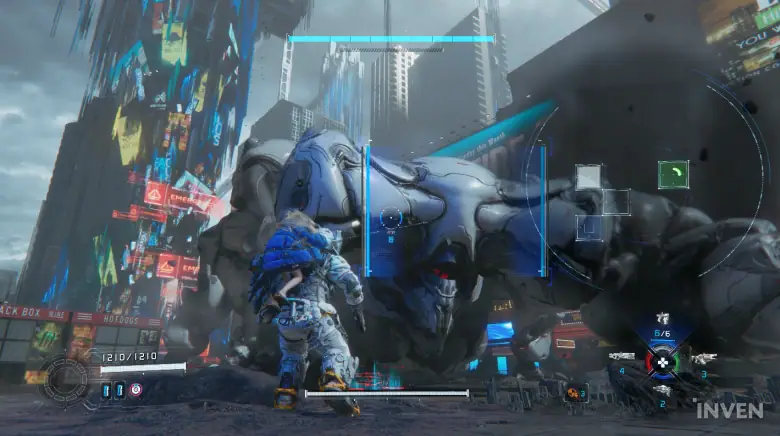Image resolution: width=780 pixels, height=436 pixels.
Task: Open the green radar square icon
Action: click(673, 174)
